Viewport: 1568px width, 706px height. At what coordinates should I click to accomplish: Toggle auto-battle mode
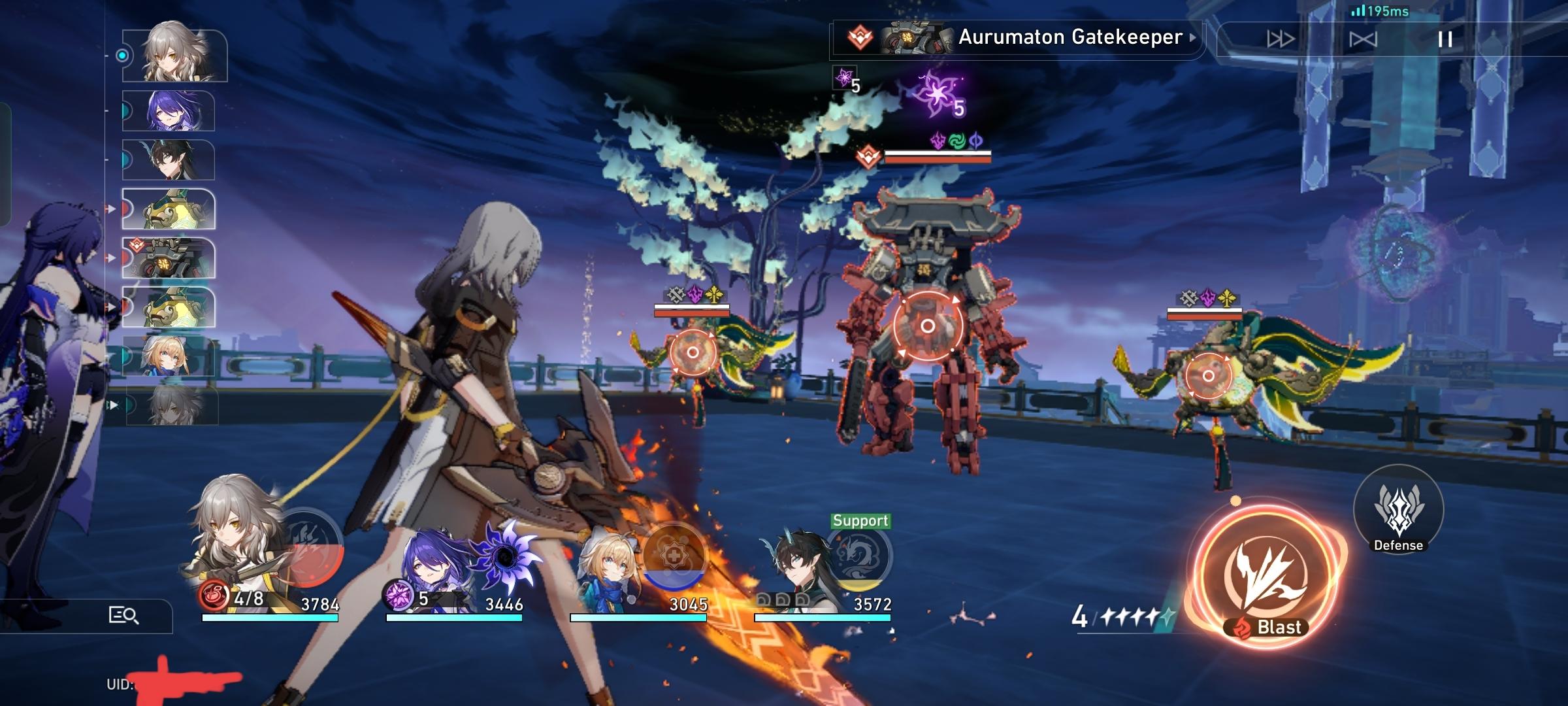tap(1363, 39)
